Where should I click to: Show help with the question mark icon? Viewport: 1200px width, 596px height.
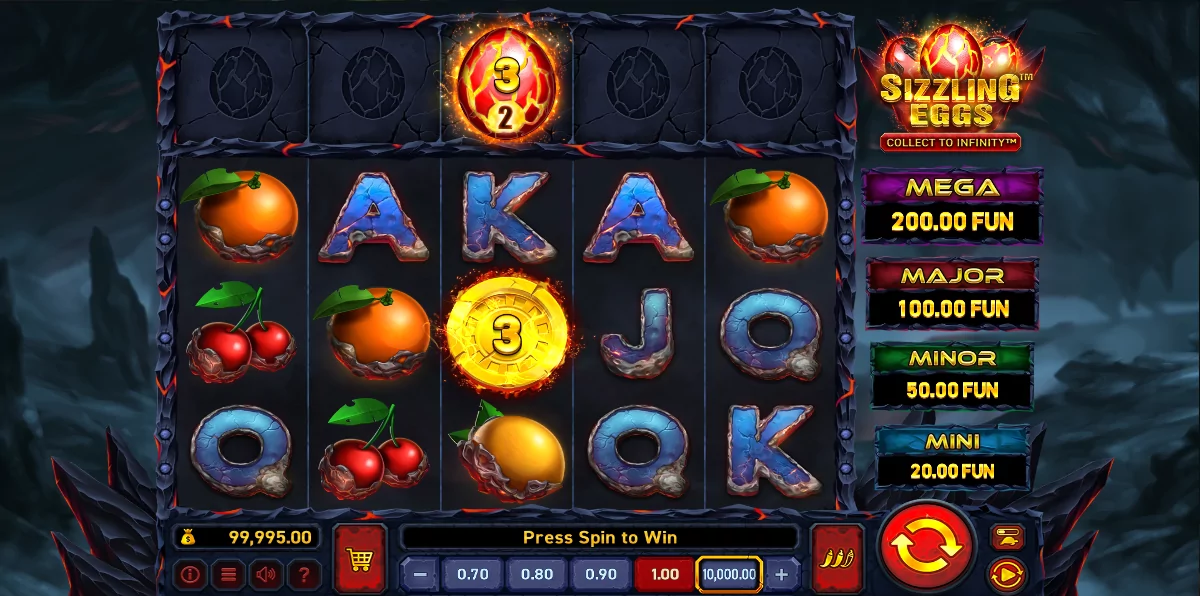[x=304, y=575]
